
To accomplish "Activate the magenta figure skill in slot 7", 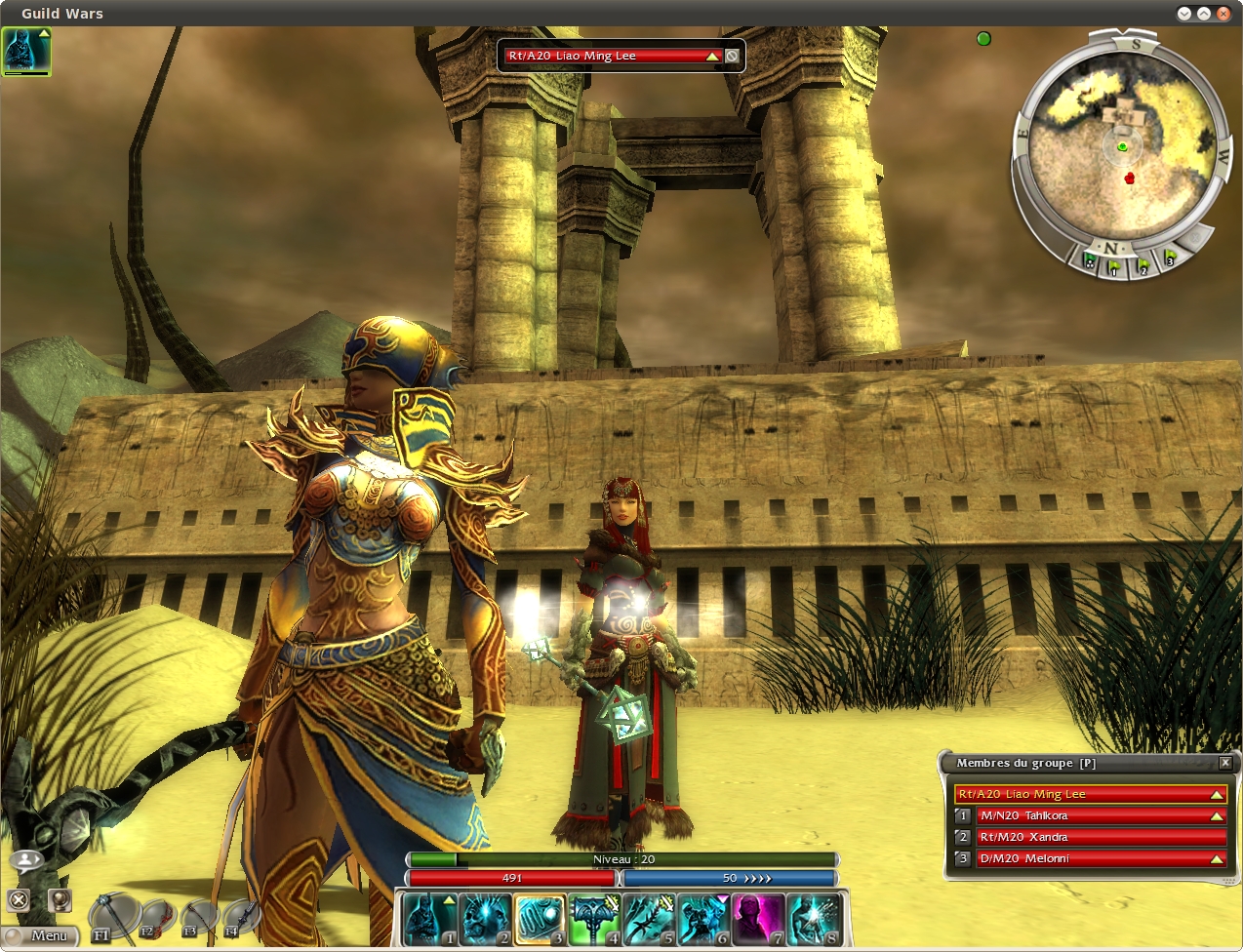I will click(x=758, y=920).
